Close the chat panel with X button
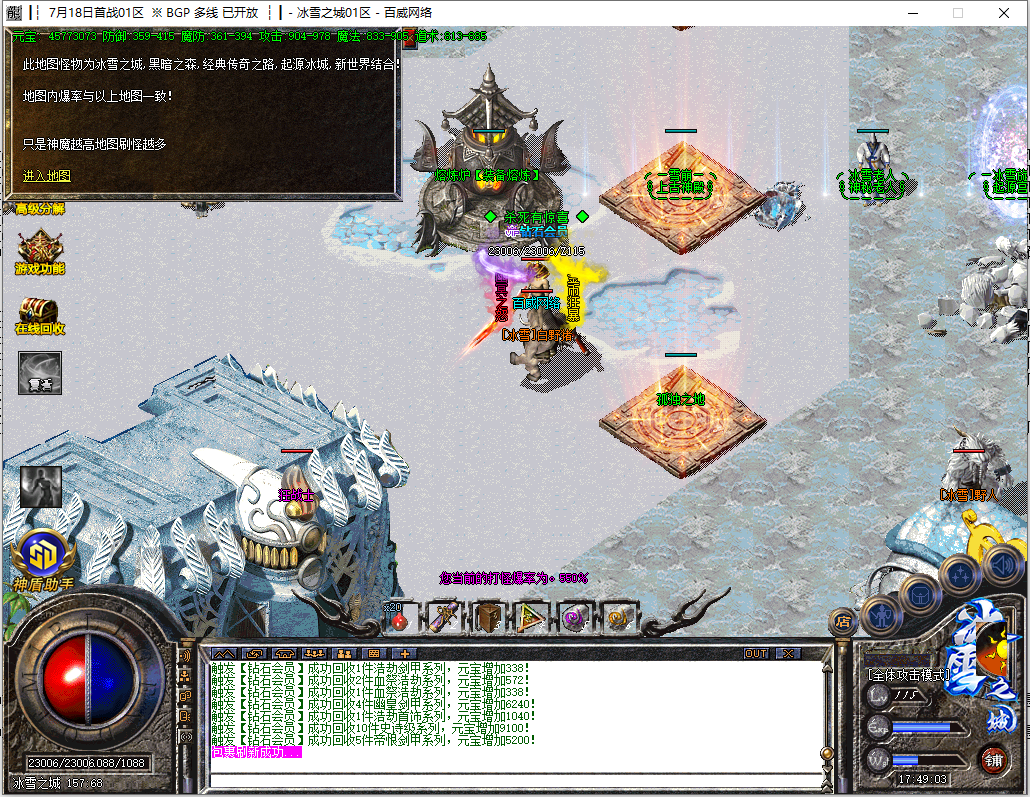Viewport: 1030px width, 797px height. pos(789,653)
